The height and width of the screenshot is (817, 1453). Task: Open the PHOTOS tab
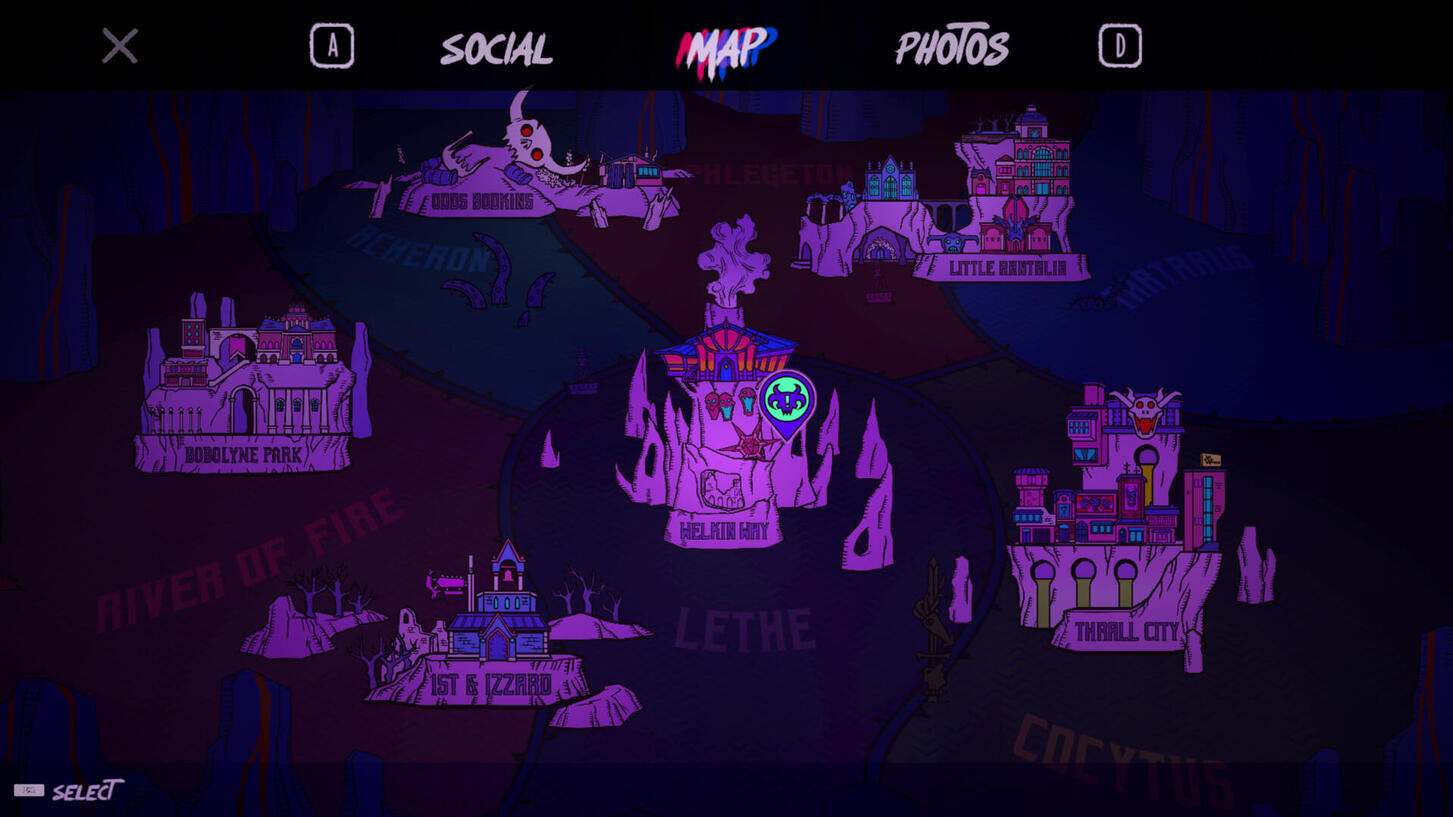coord(952,45)
